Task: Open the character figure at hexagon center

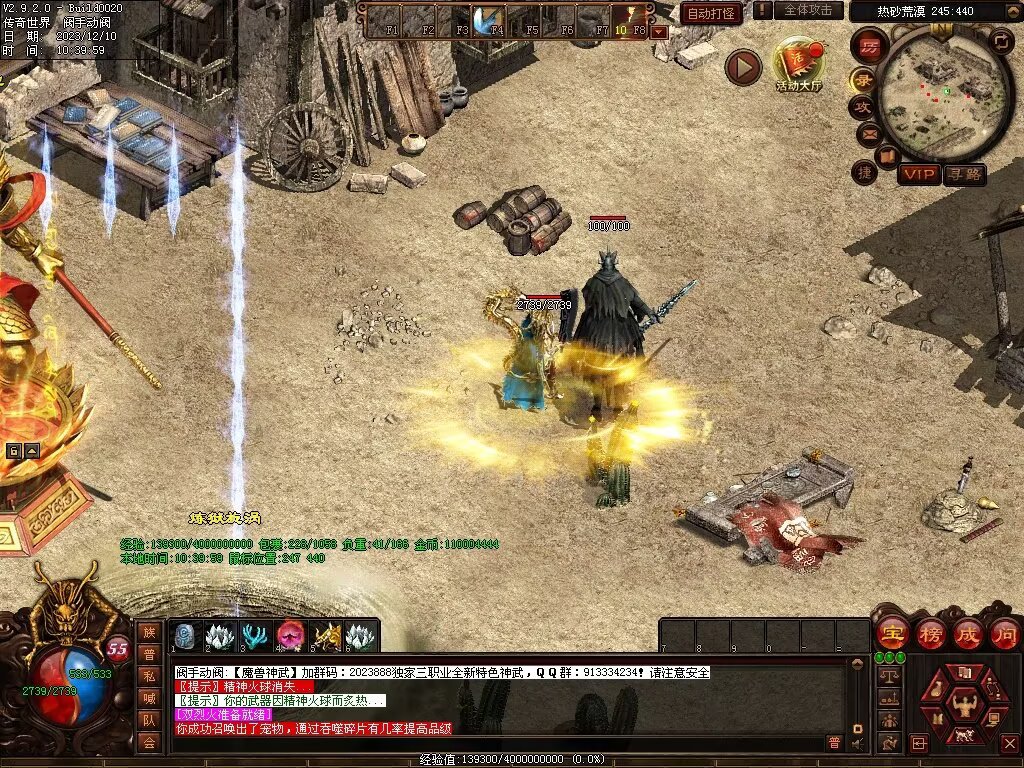Action: (965, 703)
